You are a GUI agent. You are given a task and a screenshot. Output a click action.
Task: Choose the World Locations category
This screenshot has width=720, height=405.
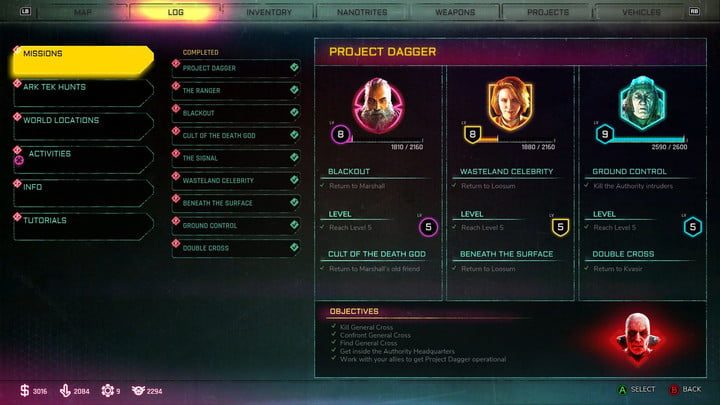pyautogui.click(x=82, y=122)
